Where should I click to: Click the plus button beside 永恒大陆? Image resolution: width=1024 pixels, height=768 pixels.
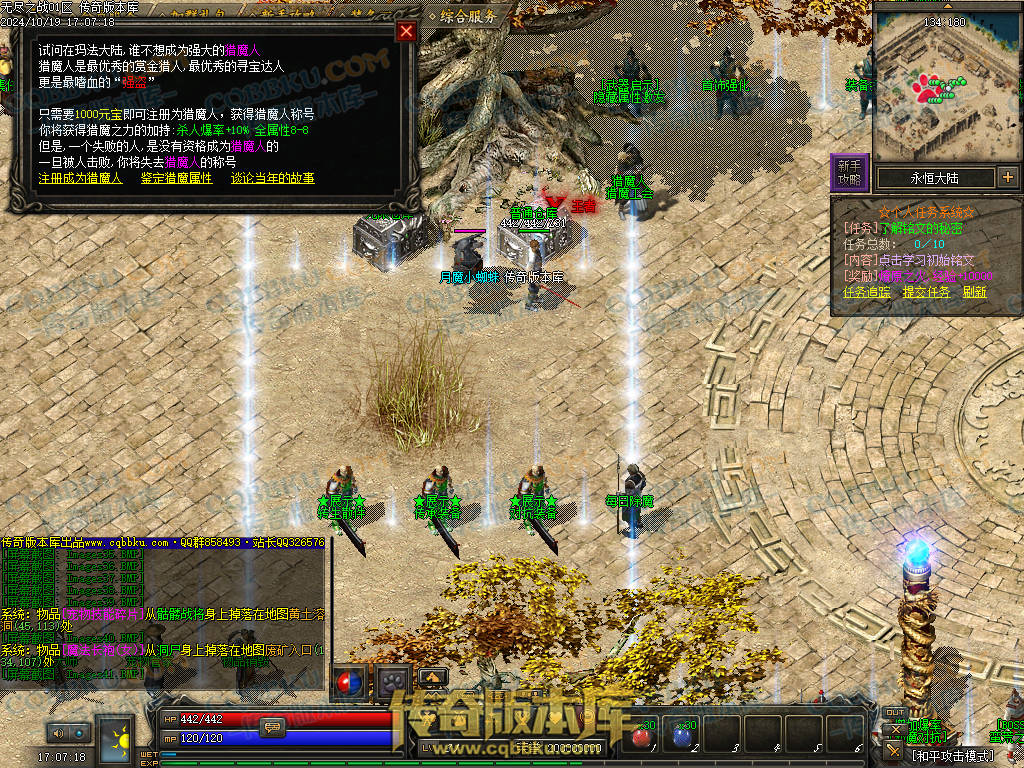tap(1007, 178)
